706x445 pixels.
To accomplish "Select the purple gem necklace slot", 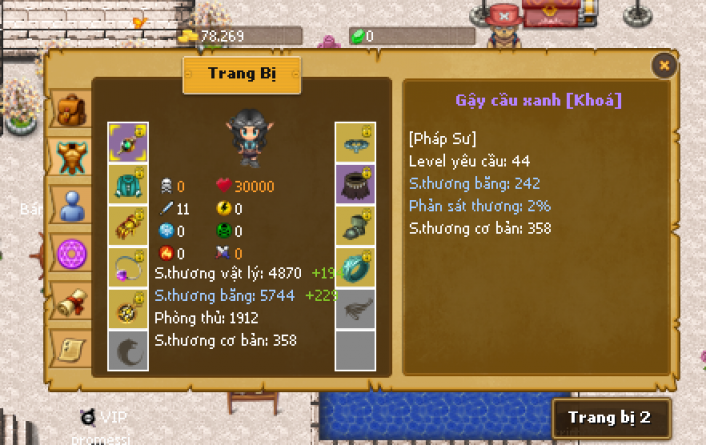I will [128, 268].
